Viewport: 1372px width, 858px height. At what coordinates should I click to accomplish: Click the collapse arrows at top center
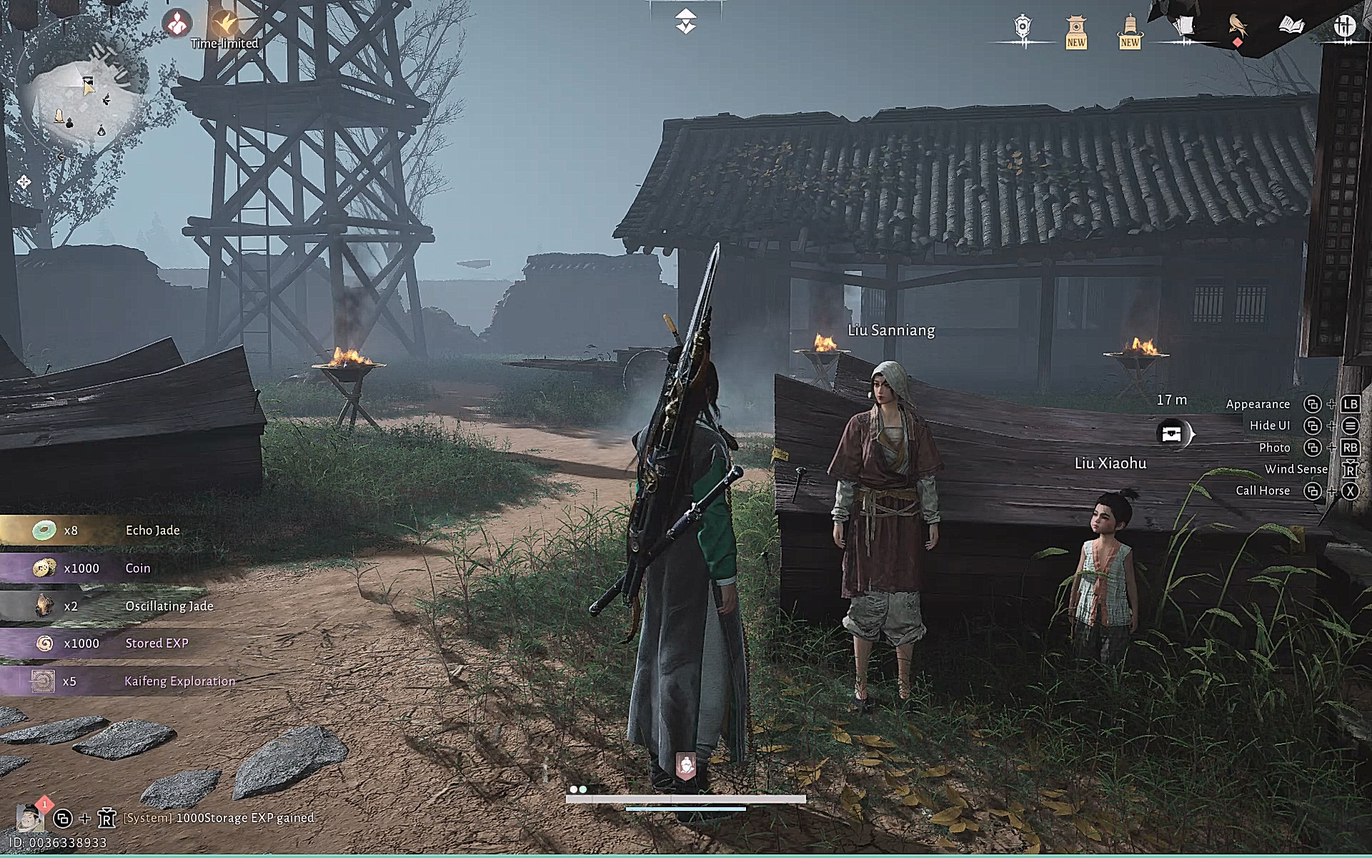click(x=685, y=20)
